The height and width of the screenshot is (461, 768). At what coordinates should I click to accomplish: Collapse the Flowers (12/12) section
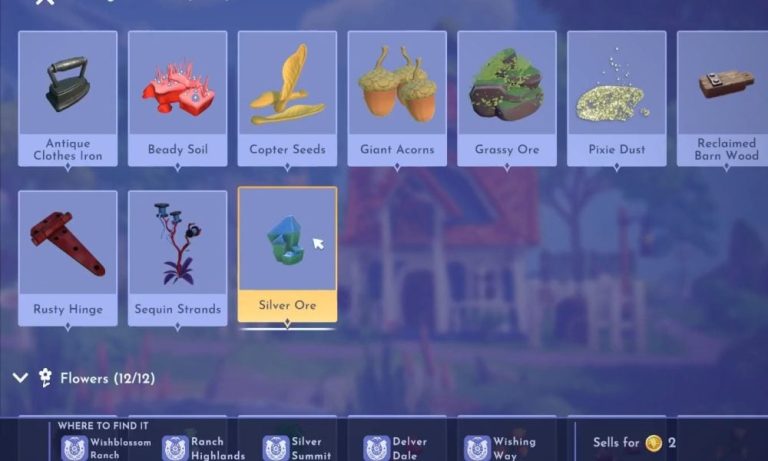coord(19,378)
